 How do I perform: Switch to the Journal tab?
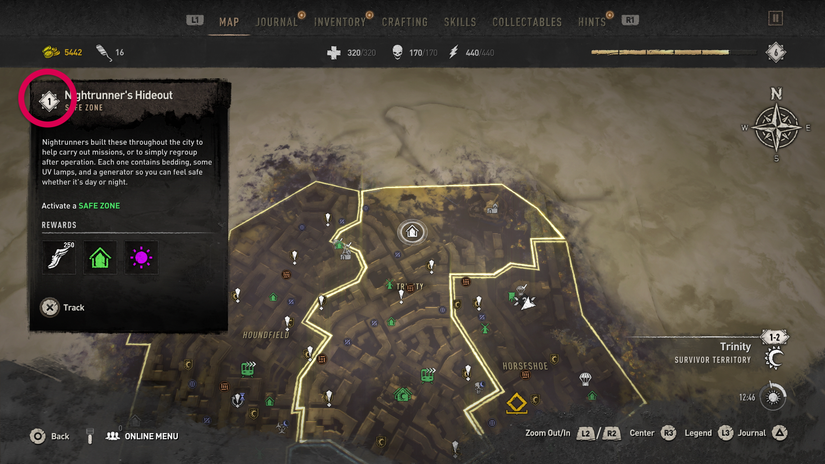(x=276, y=21)
